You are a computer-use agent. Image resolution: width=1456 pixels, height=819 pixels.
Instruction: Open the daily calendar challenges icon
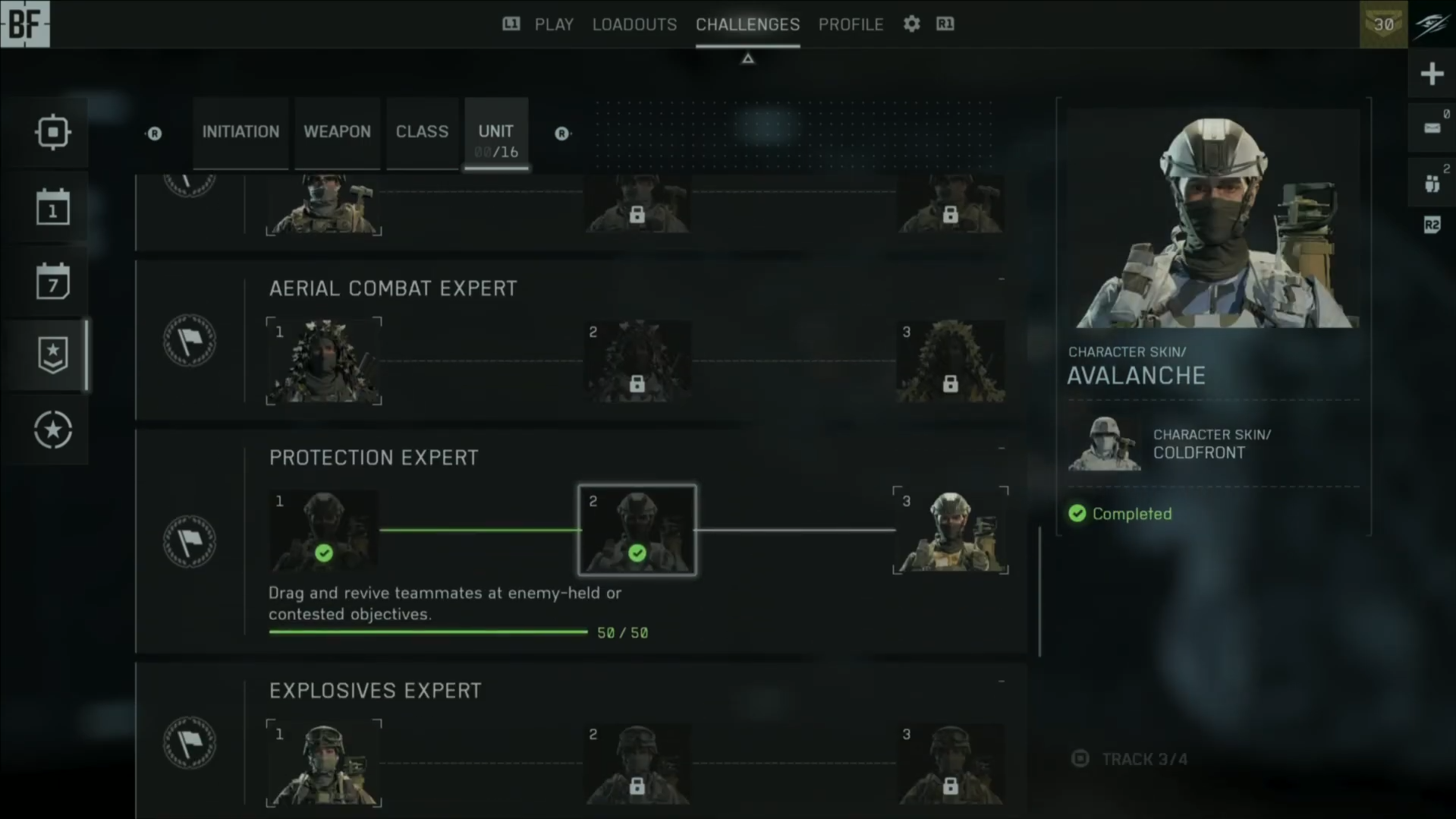[x=52, y=207]
